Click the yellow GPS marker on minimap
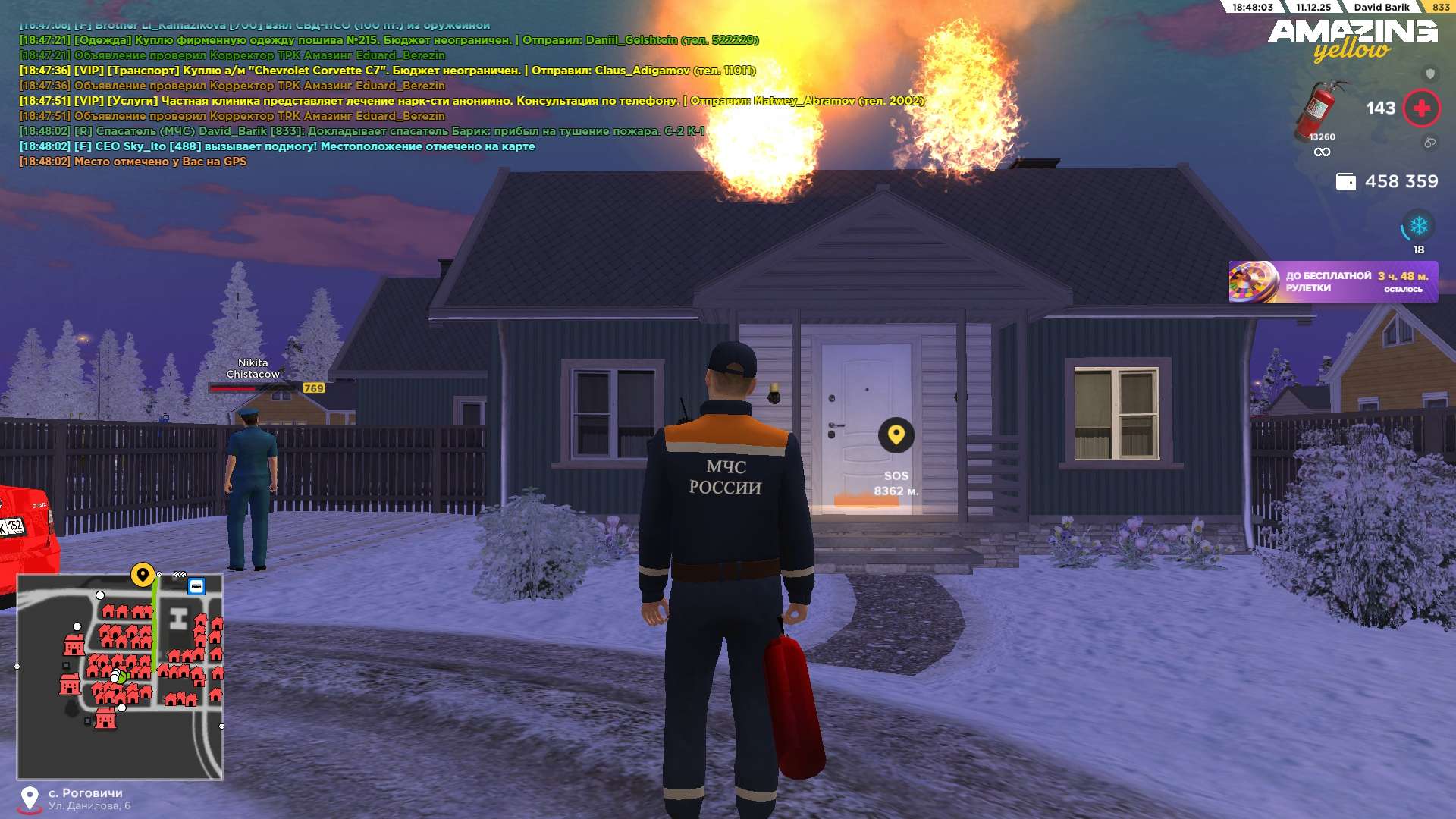Image resolution: width=1456 pixels, height=819 pixels. tap(143, 575)
